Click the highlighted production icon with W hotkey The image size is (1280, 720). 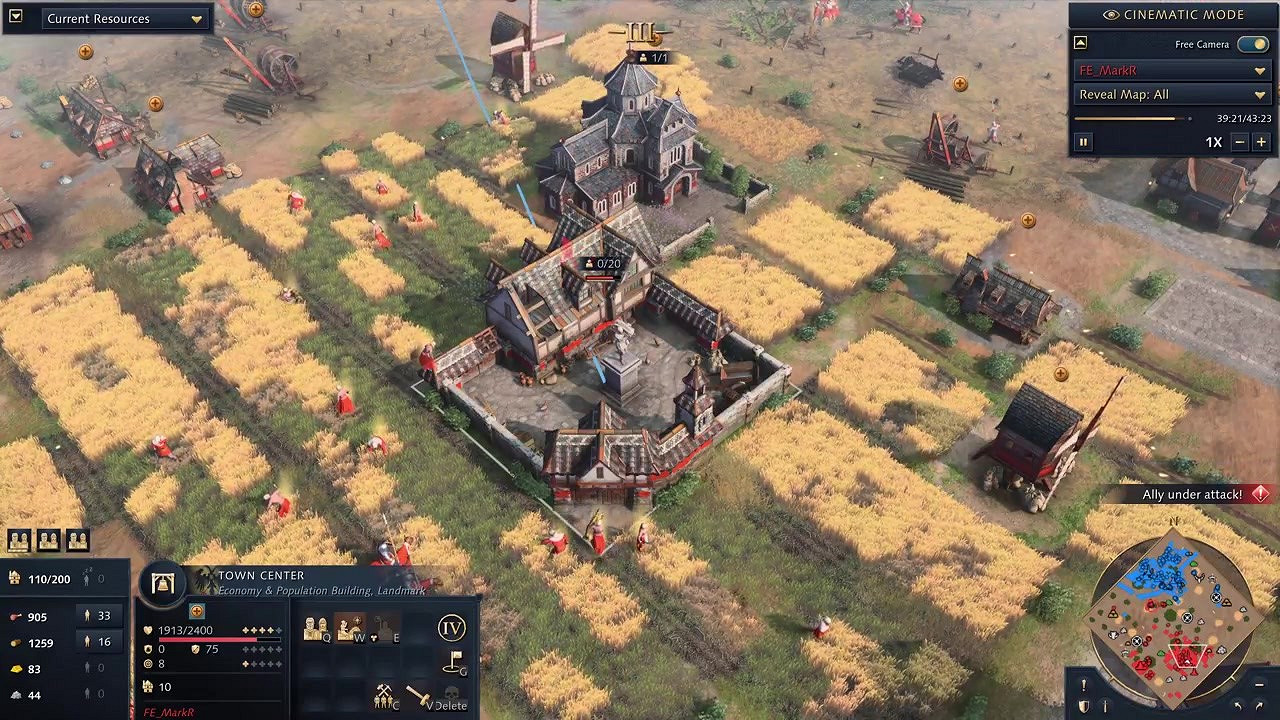(349, 628)
